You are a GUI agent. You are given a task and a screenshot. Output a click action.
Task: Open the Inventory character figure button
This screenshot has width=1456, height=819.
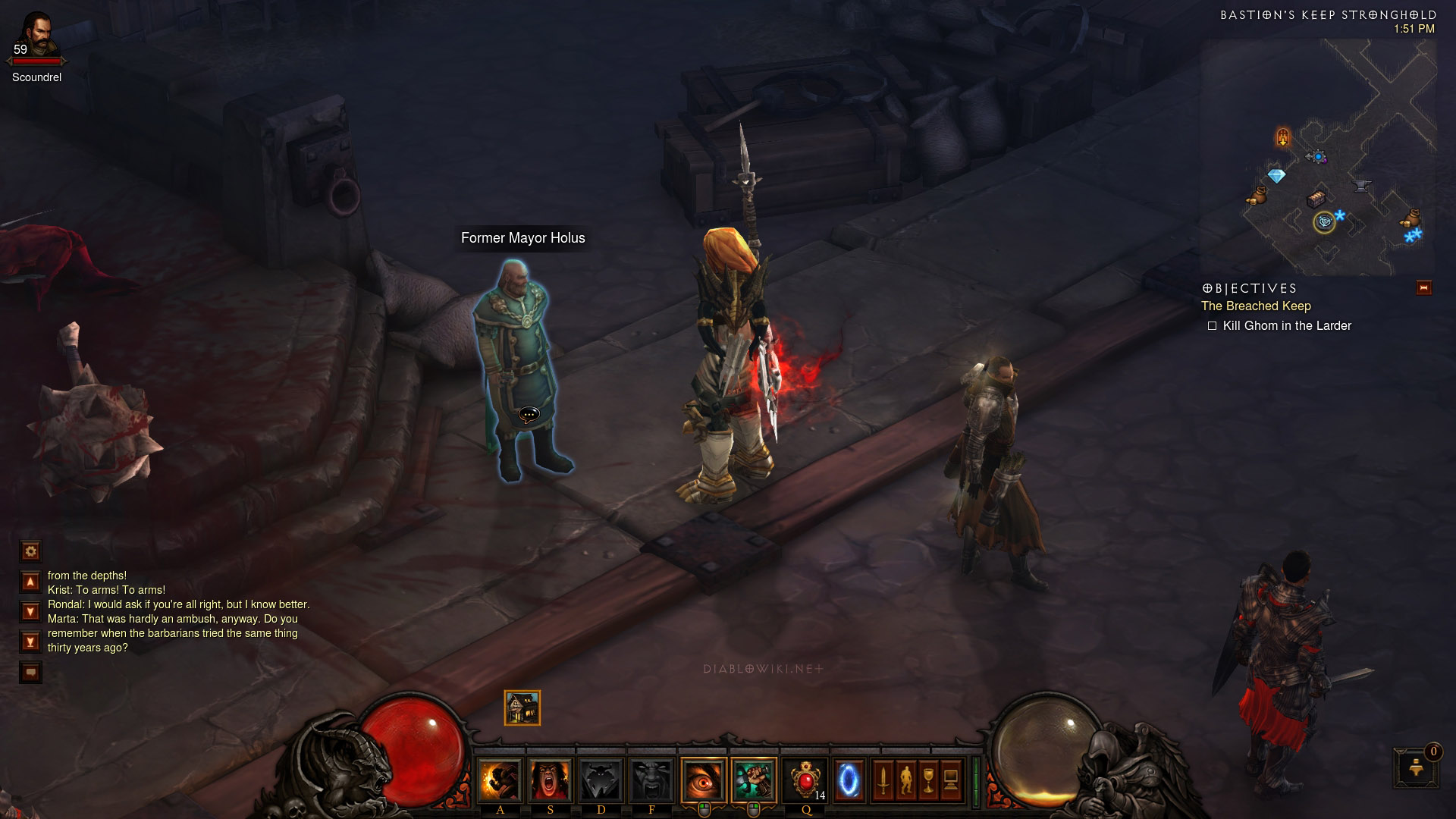pyautogui.click(x=905, y=780)
